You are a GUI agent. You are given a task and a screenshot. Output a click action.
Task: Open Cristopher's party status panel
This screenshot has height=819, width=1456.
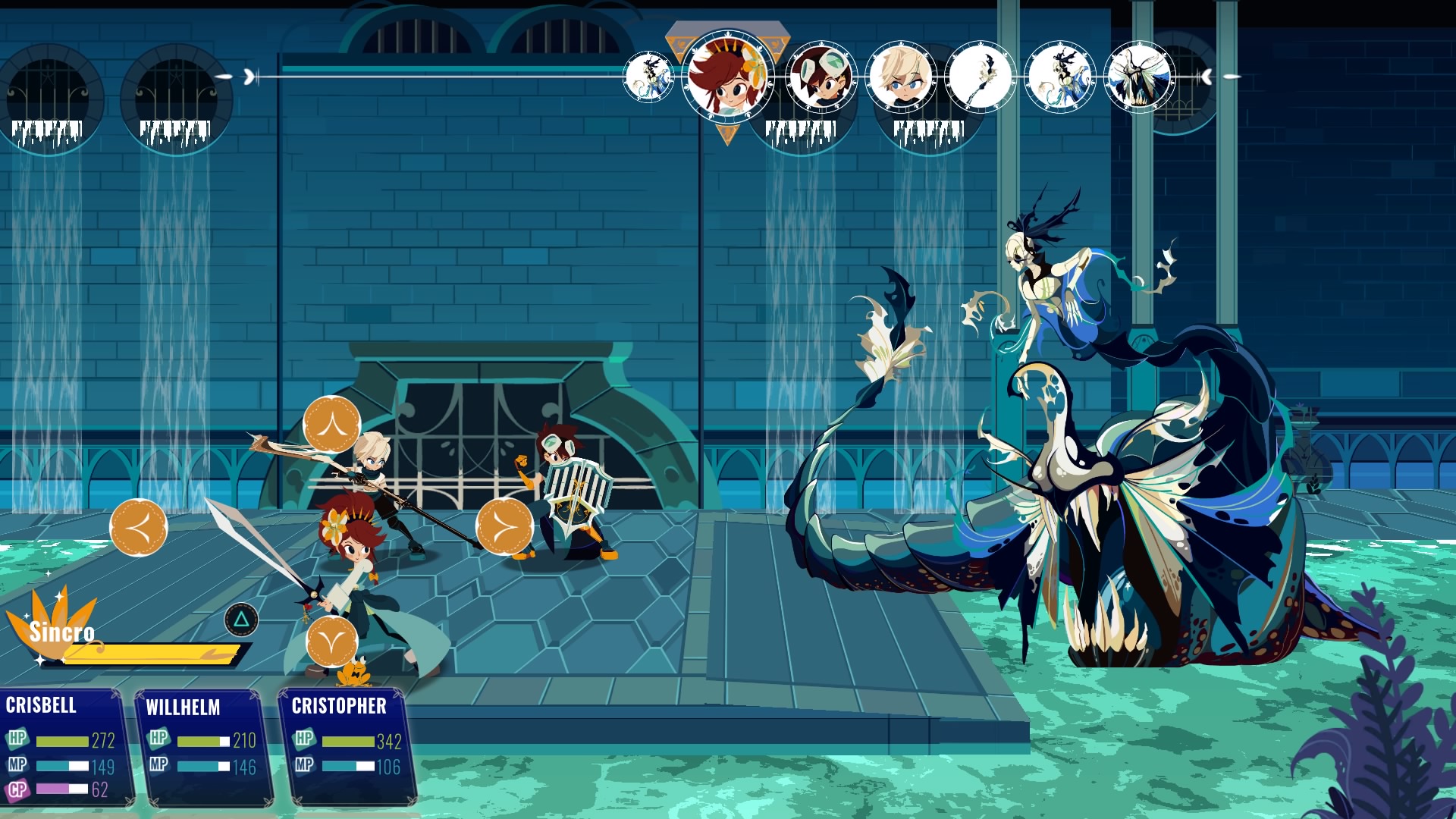347,747
